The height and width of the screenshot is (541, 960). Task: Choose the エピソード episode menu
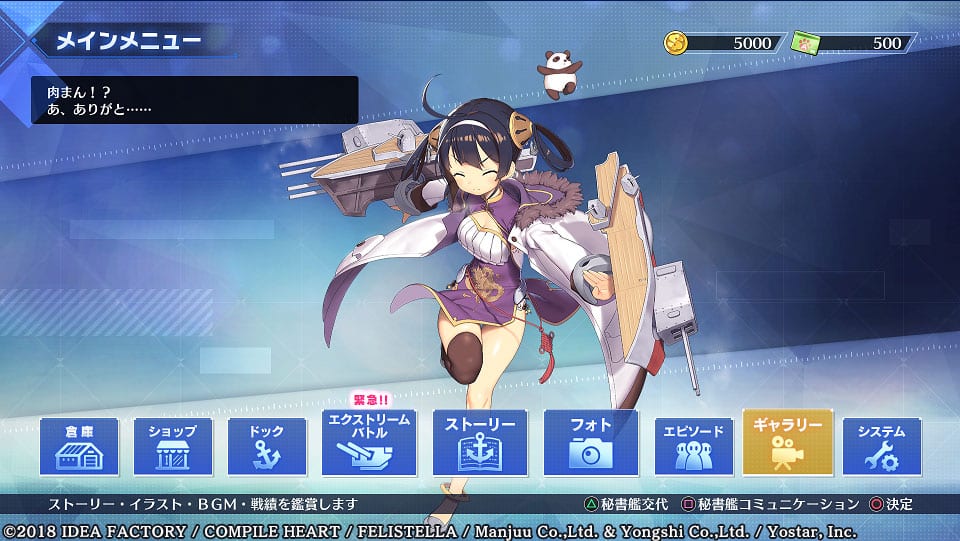694,447
